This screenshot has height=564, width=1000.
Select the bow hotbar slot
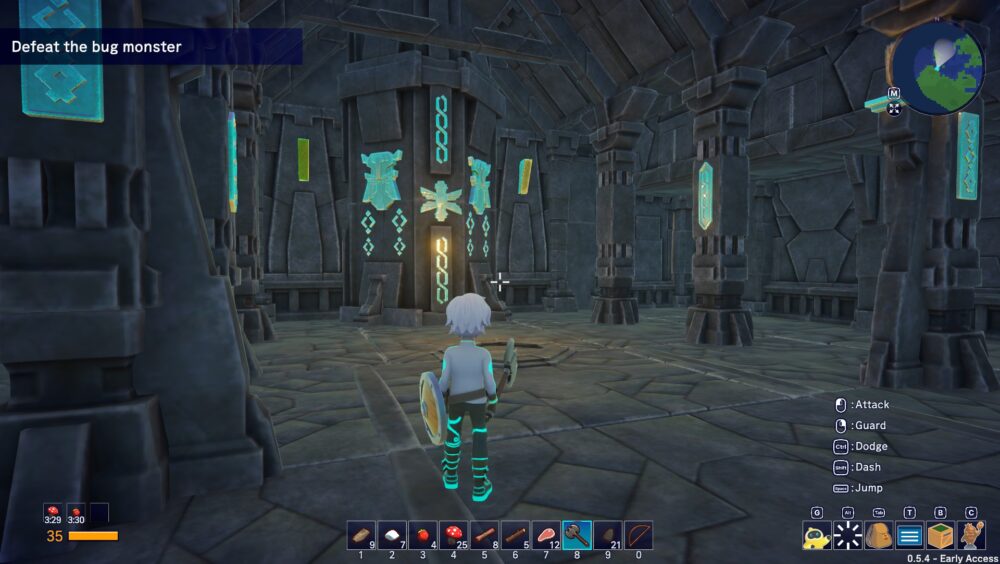tap(638, 535)
